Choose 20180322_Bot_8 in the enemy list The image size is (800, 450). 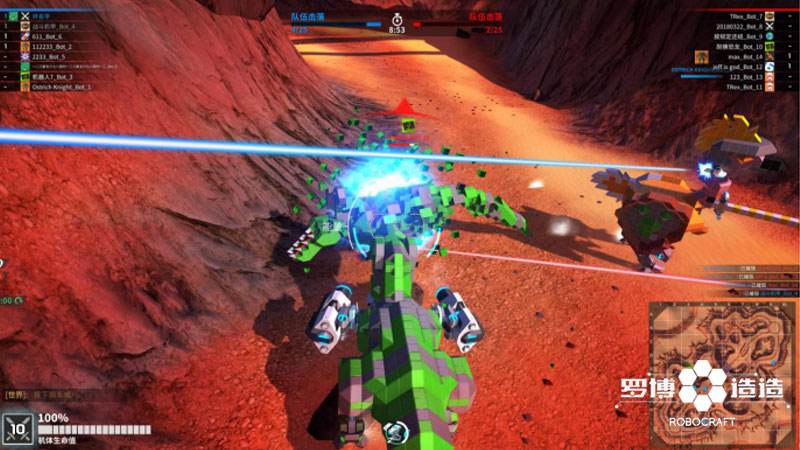[x=738, y=27]
